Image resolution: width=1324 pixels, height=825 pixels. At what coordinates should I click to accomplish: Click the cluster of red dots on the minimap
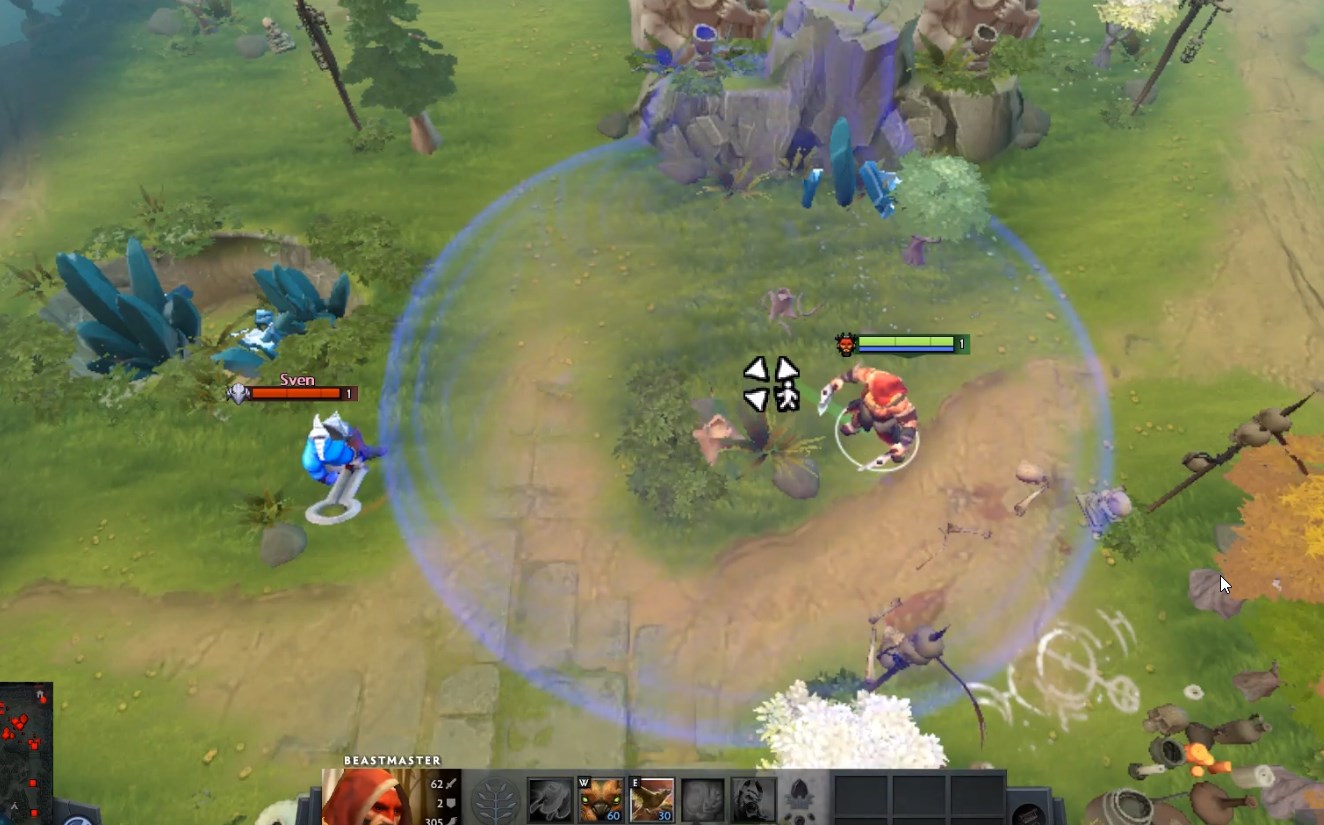click(20, 720)
